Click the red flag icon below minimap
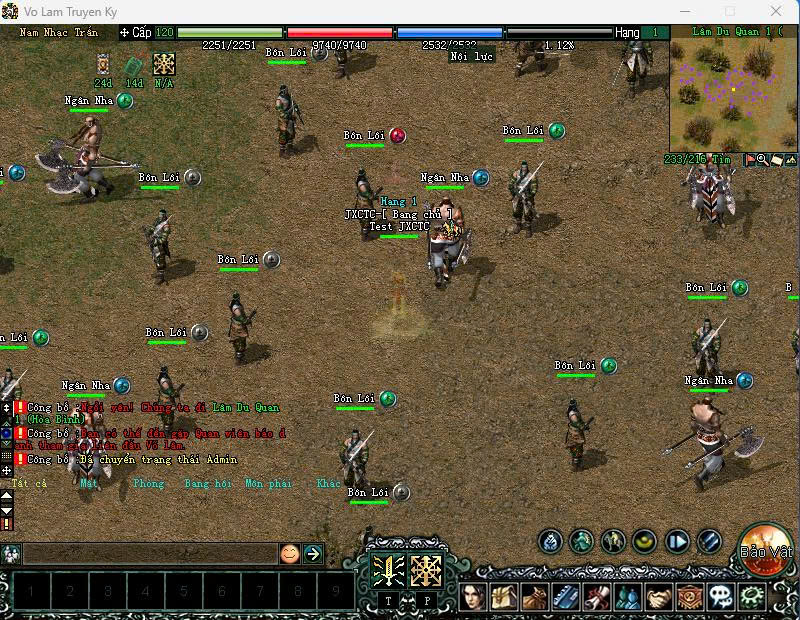 [x=749, y=159]
